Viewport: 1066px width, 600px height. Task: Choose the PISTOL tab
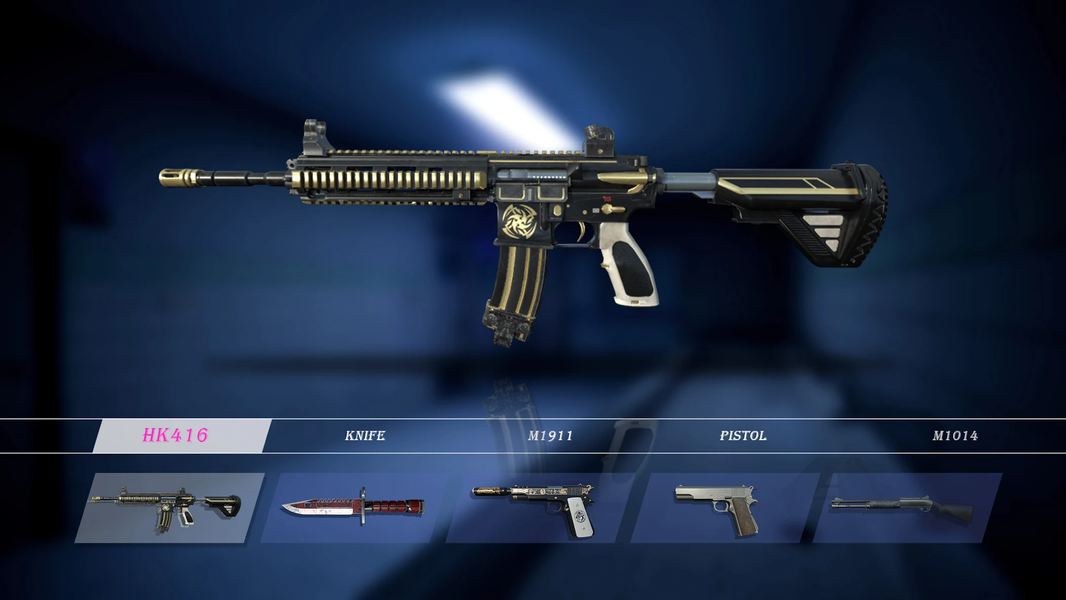tap(743, 436)
